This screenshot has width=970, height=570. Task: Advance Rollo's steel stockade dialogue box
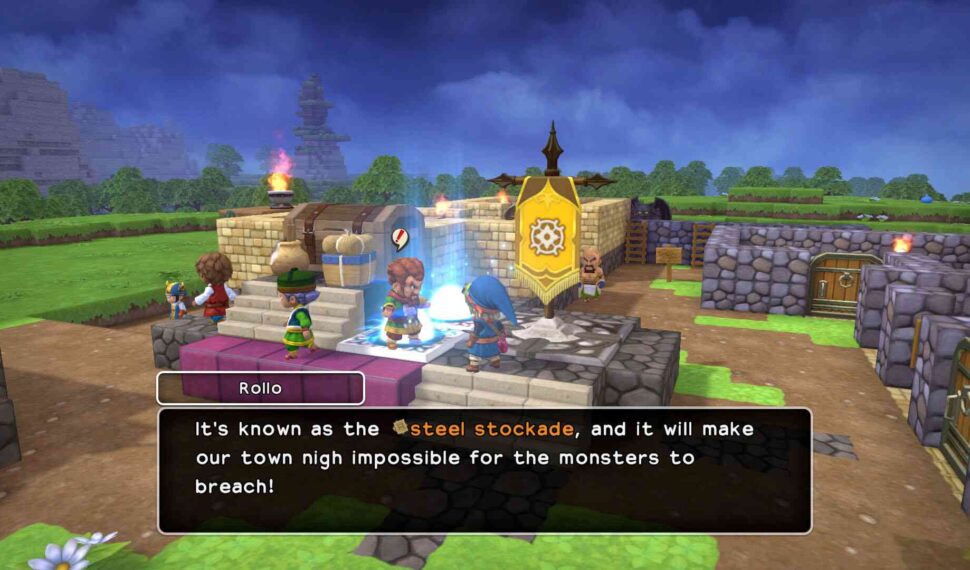coord(484,469)
